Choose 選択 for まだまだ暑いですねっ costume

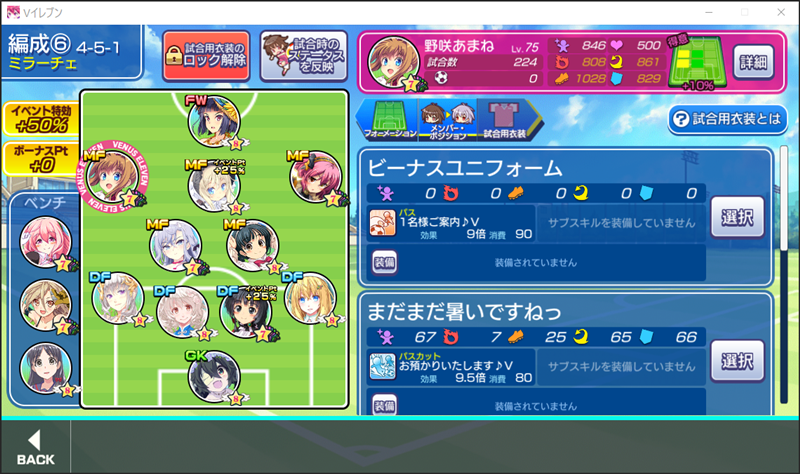coord(738,360)
